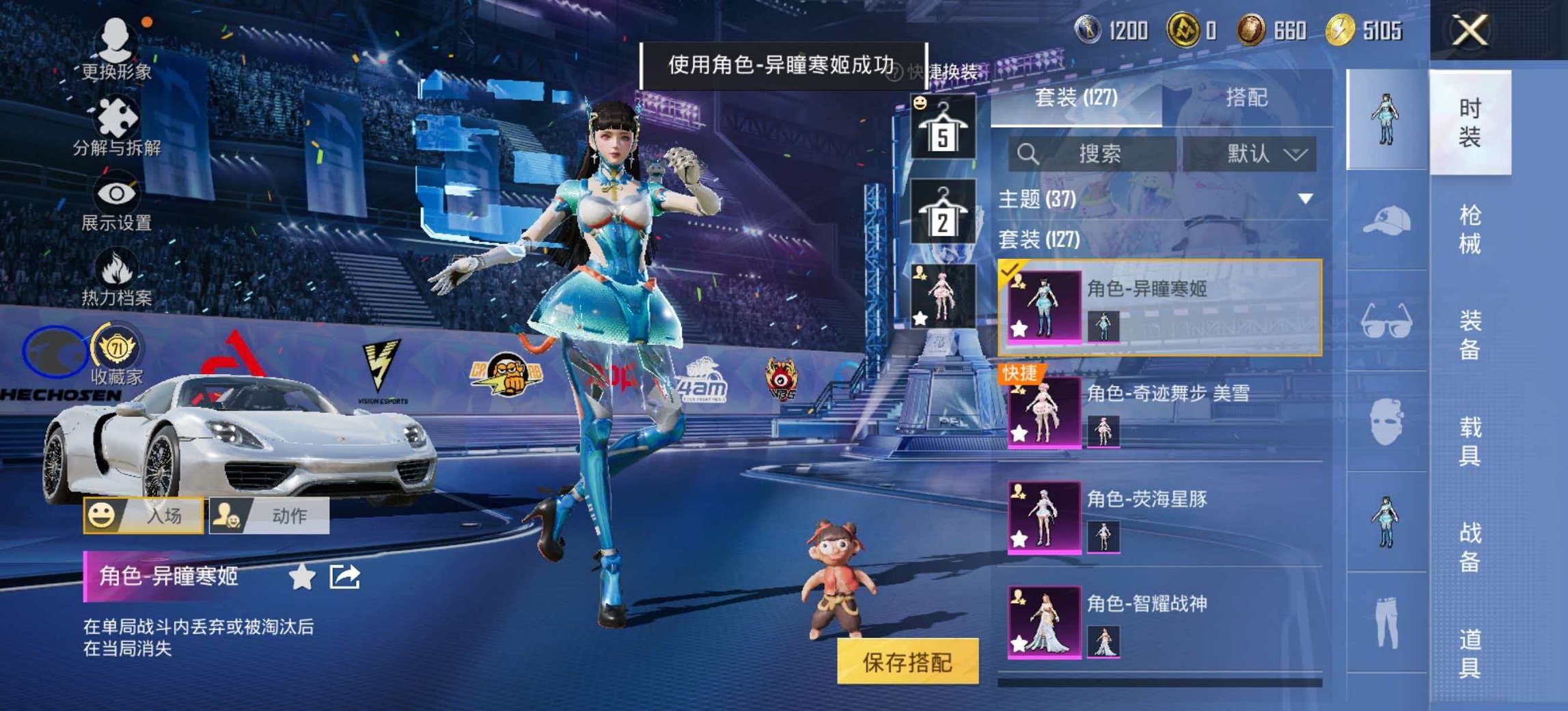Open the 默认 sort dropdown

[1261, 154]
